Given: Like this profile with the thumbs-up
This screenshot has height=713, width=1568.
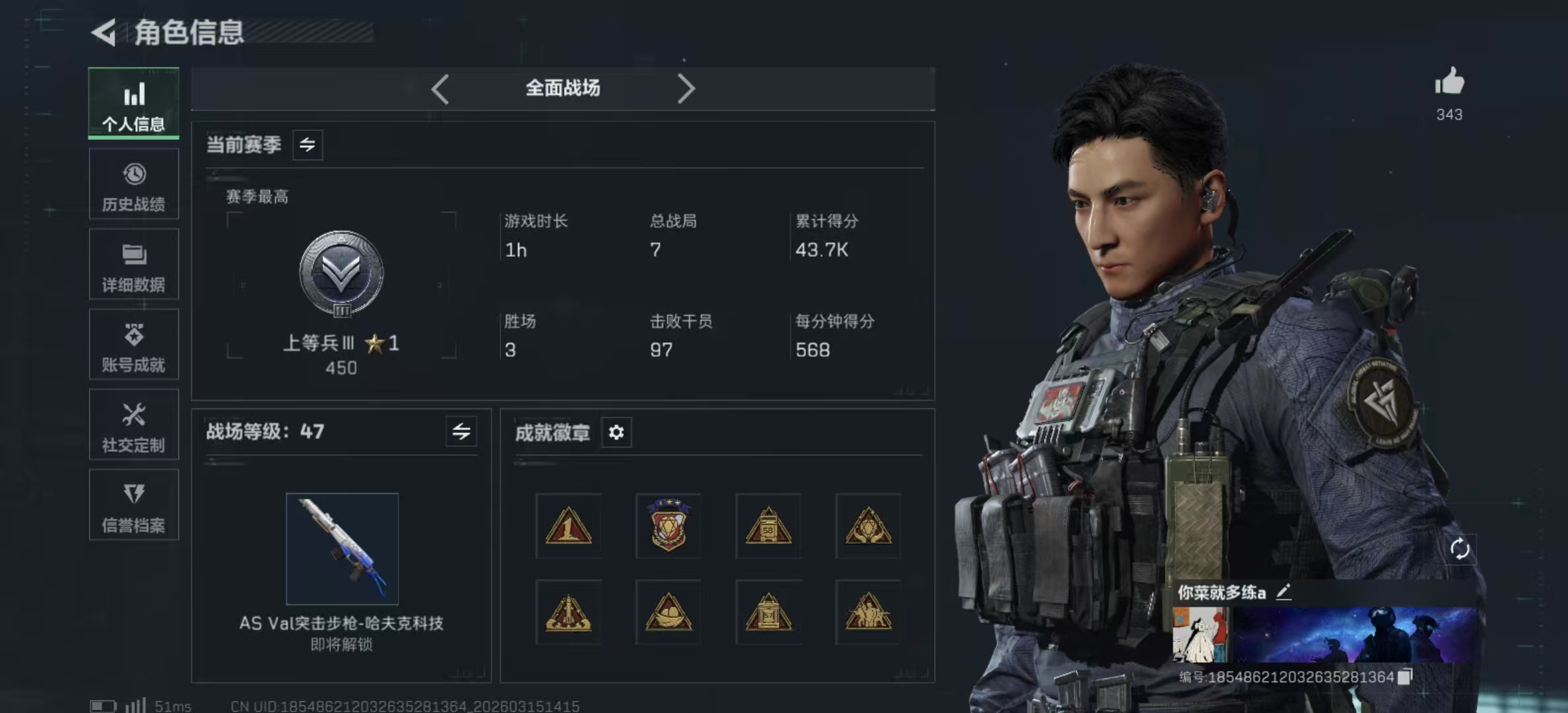Looking at the screenshot, I should pyautogui.click(x=1449, y=83).
